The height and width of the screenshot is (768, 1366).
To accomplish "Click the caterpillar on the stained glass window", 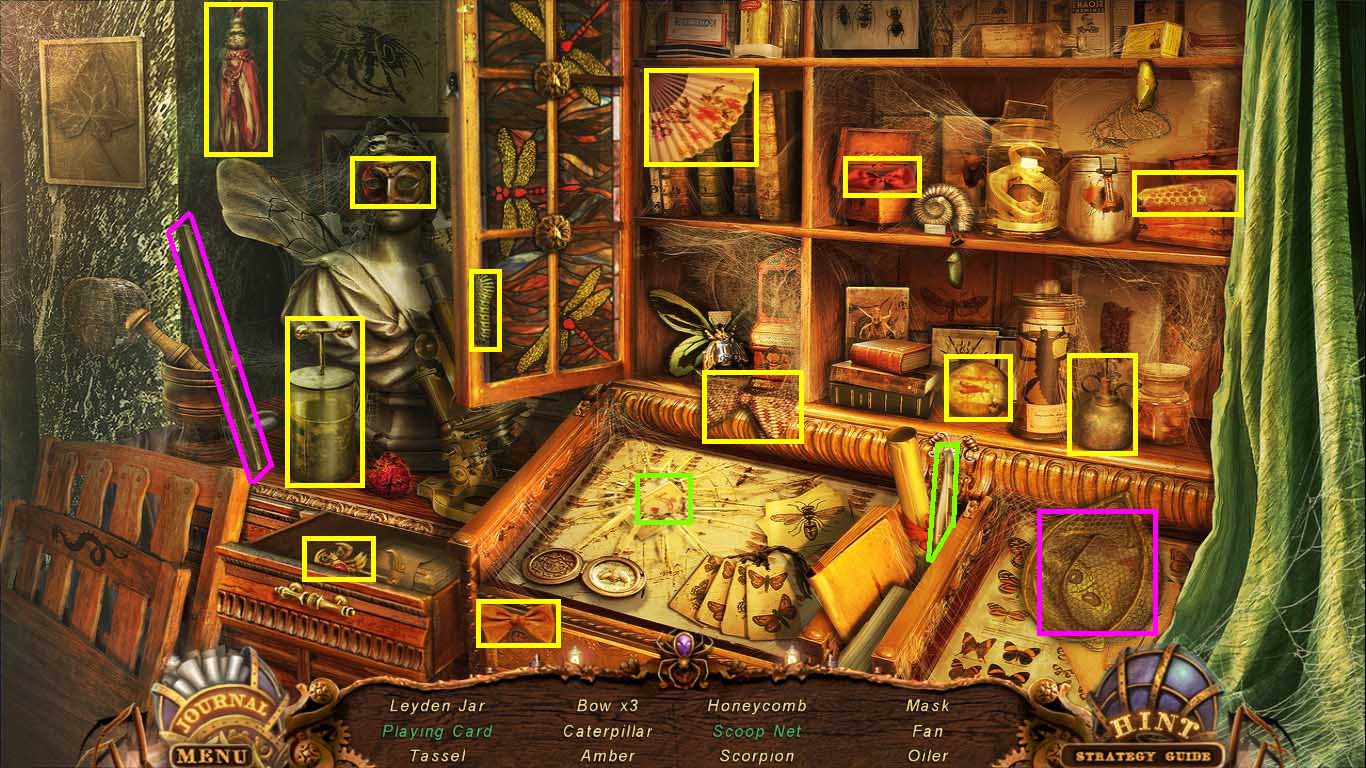I will [x=484, y=310].
